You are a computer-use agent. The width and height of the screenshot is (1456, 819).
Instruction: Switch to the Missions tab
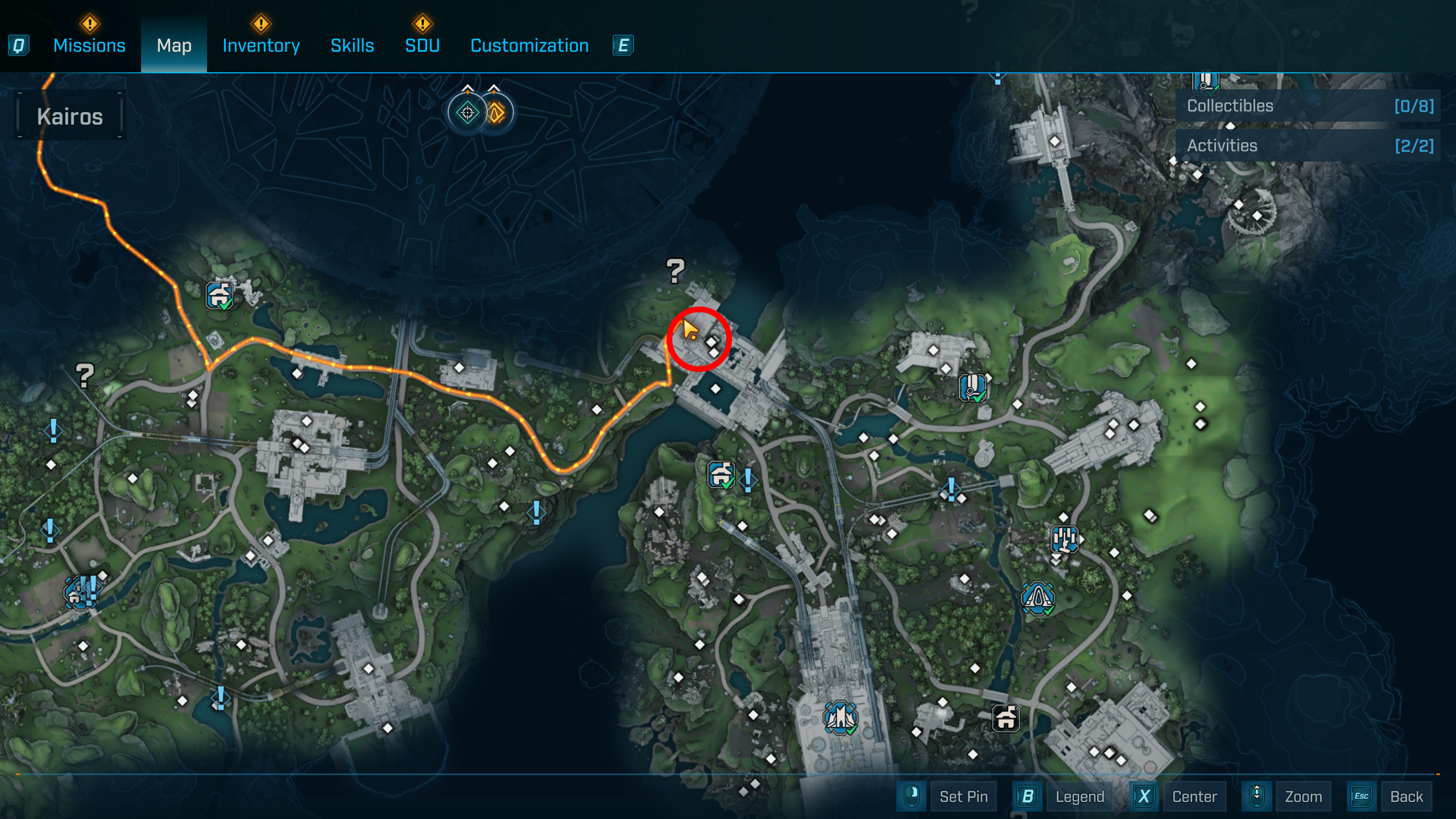89,45
